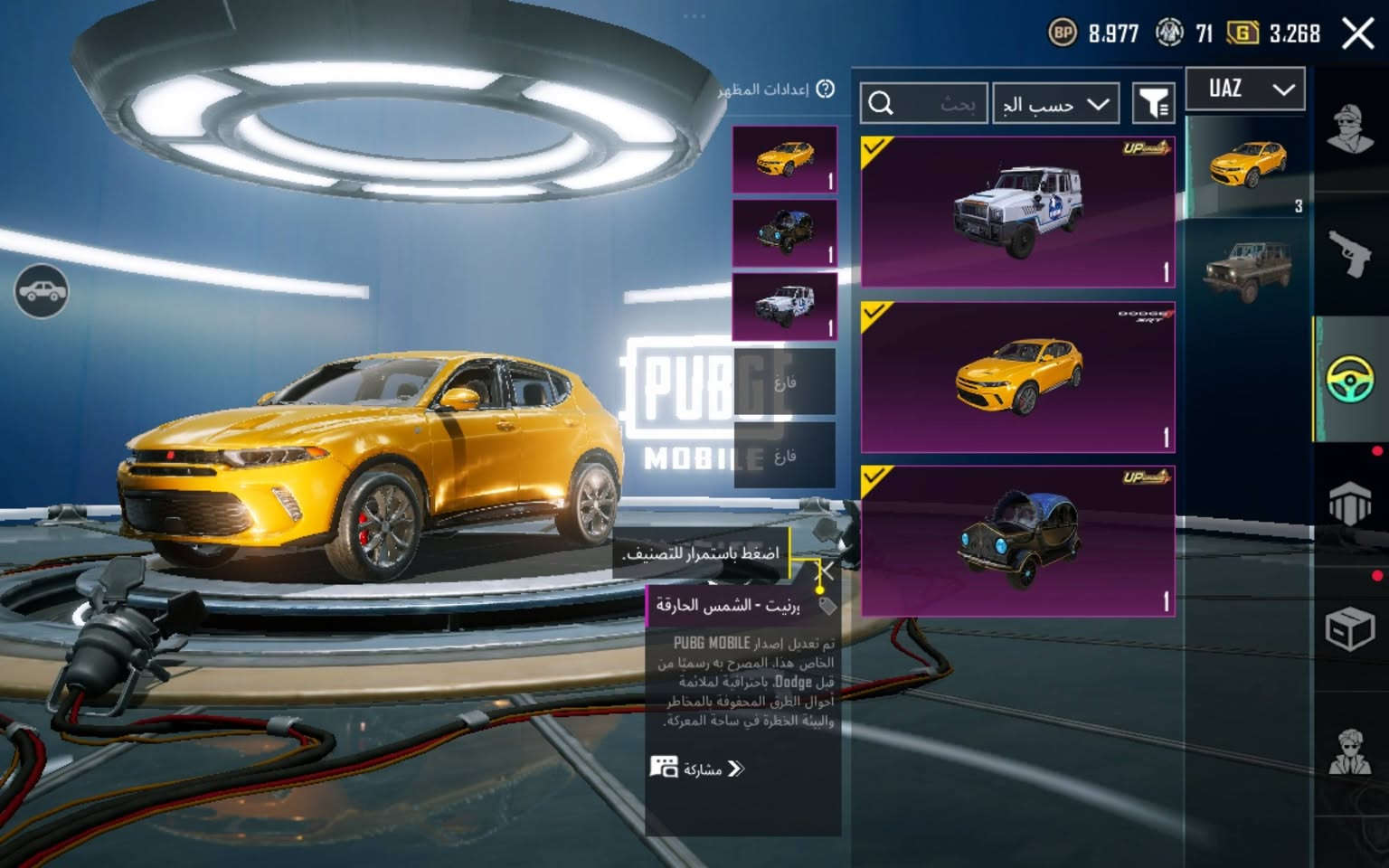Viewport: 1389px width, 868px height.
Task: Select the yellow car loadout slot
Action: coord(784,159)
